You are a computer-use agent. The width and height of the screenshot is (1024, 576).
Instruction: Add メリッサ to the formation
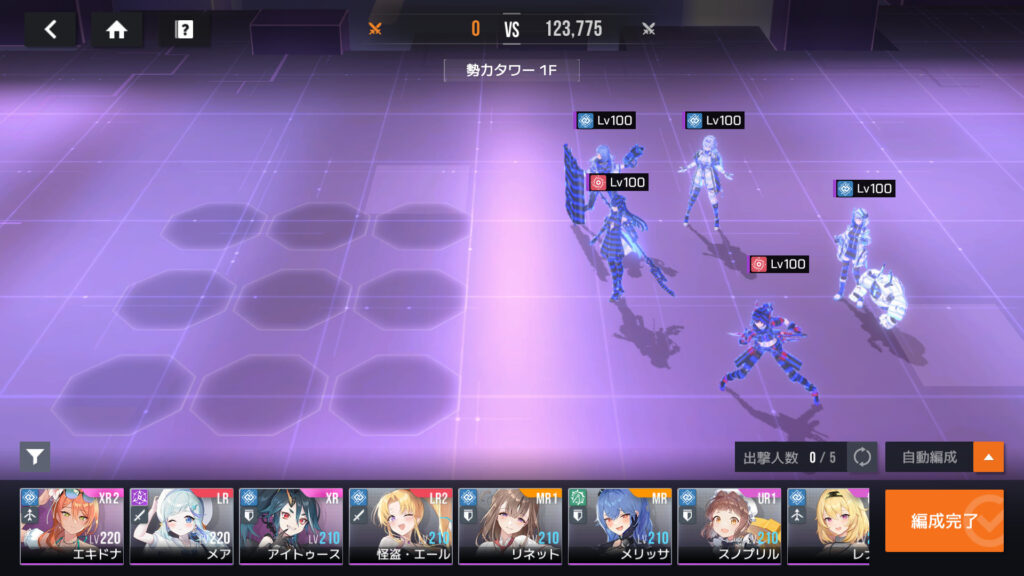coord(620,526)
